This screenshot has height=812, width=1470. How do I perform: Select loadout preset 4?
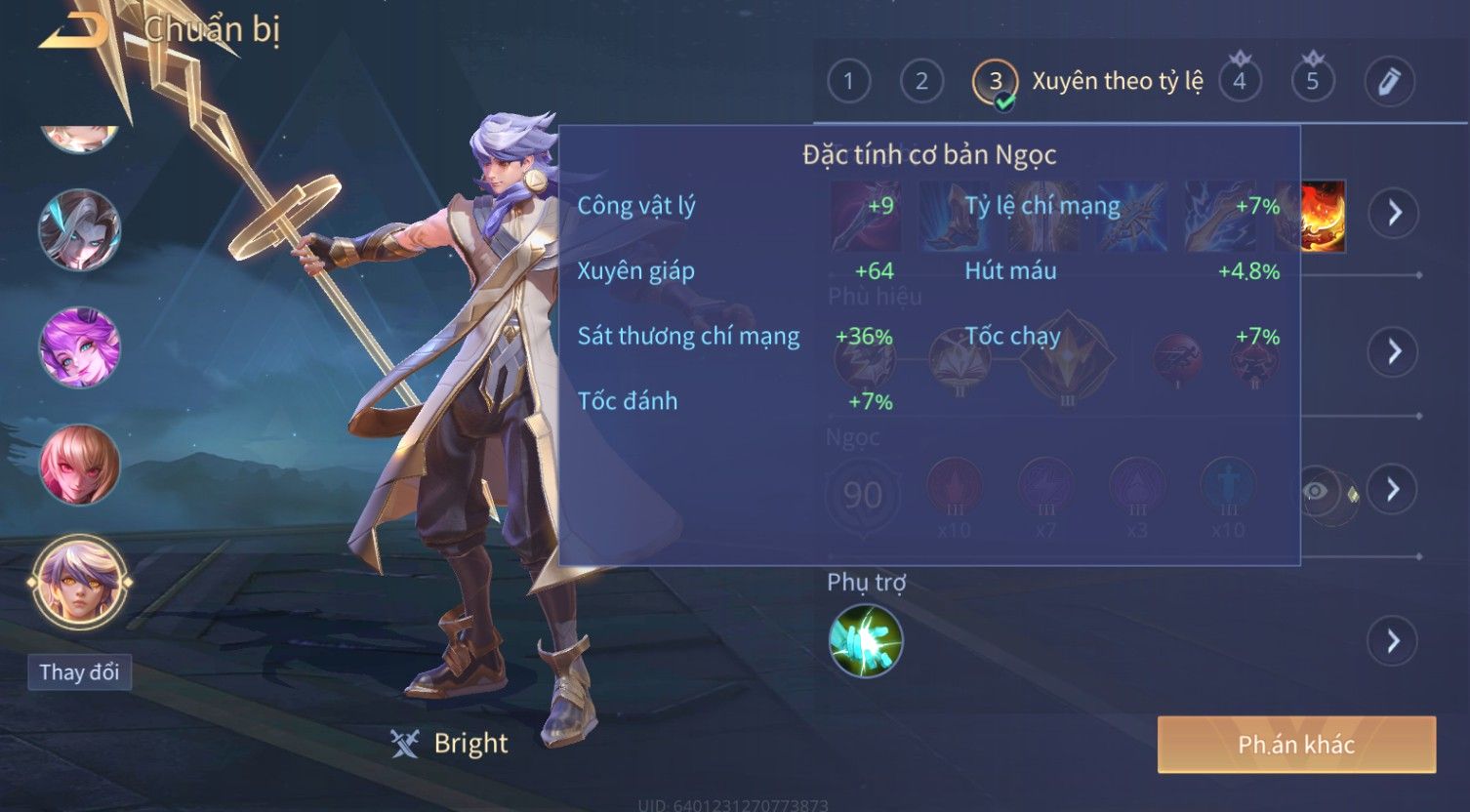point(1240,81)
